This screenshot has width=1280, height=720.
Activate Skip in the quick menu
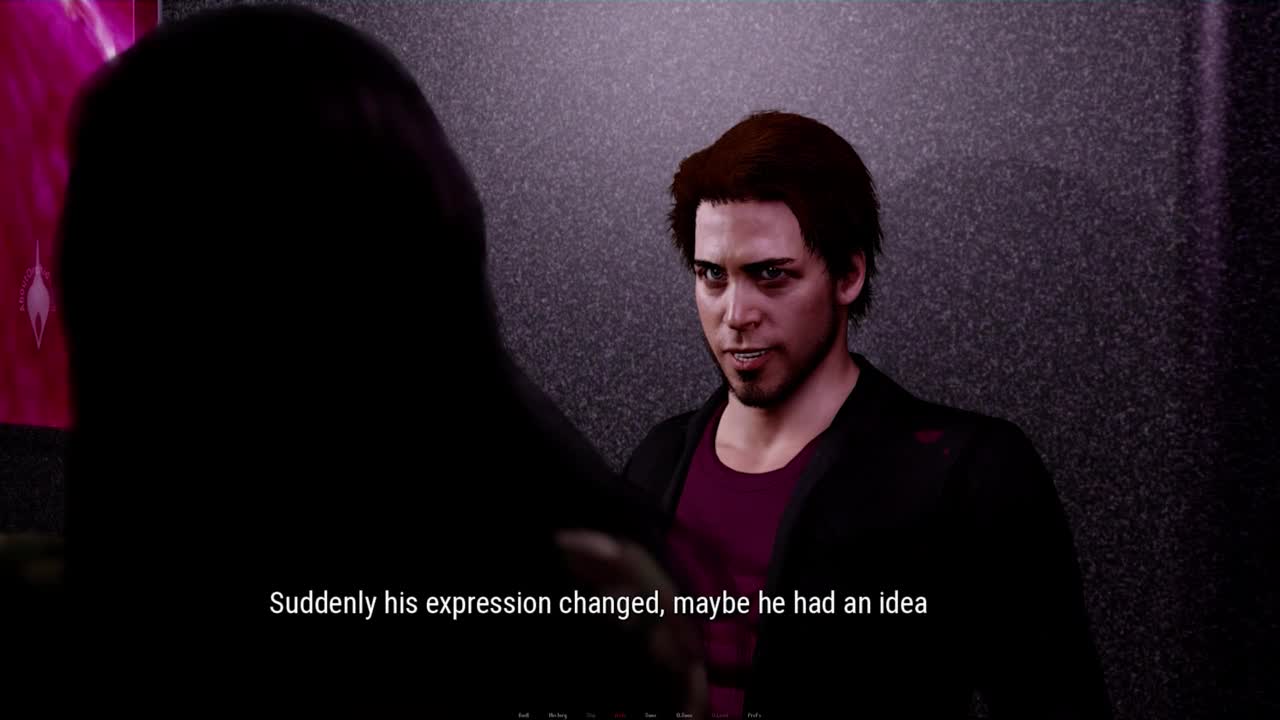tap(591, 715)
